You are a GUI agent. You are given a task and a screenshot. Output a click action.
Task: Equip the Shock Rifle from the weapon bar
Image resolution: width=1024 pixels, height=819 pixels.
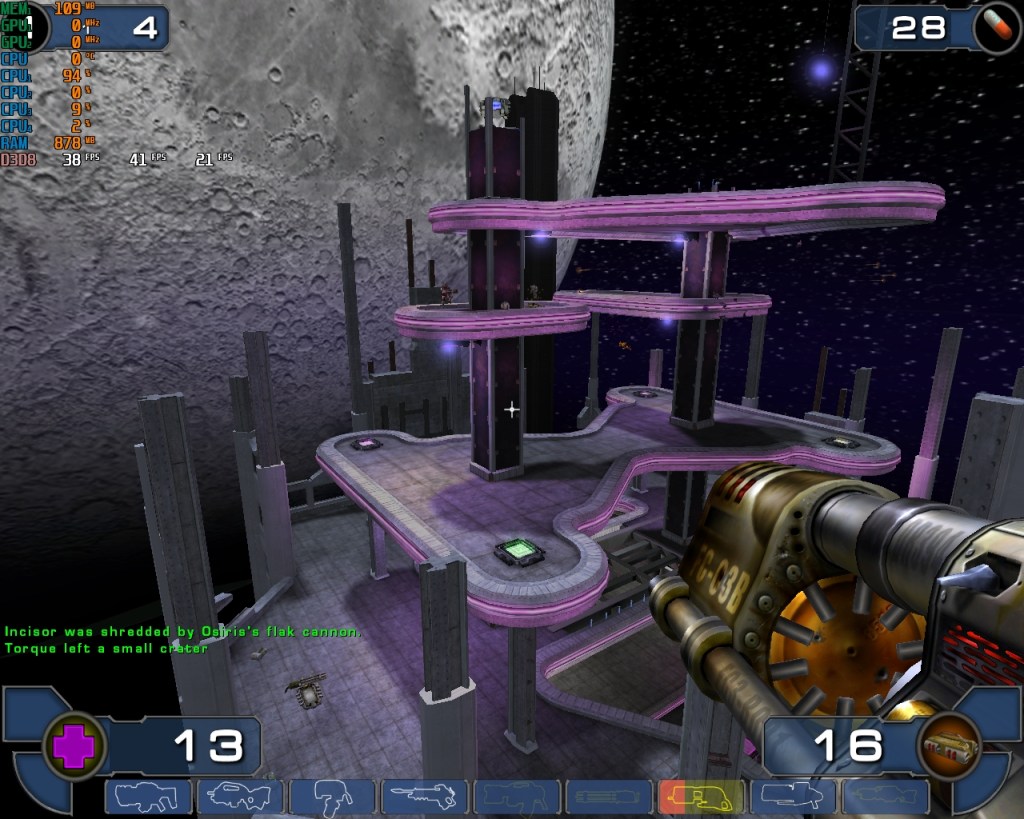click(x=424, y=797)
